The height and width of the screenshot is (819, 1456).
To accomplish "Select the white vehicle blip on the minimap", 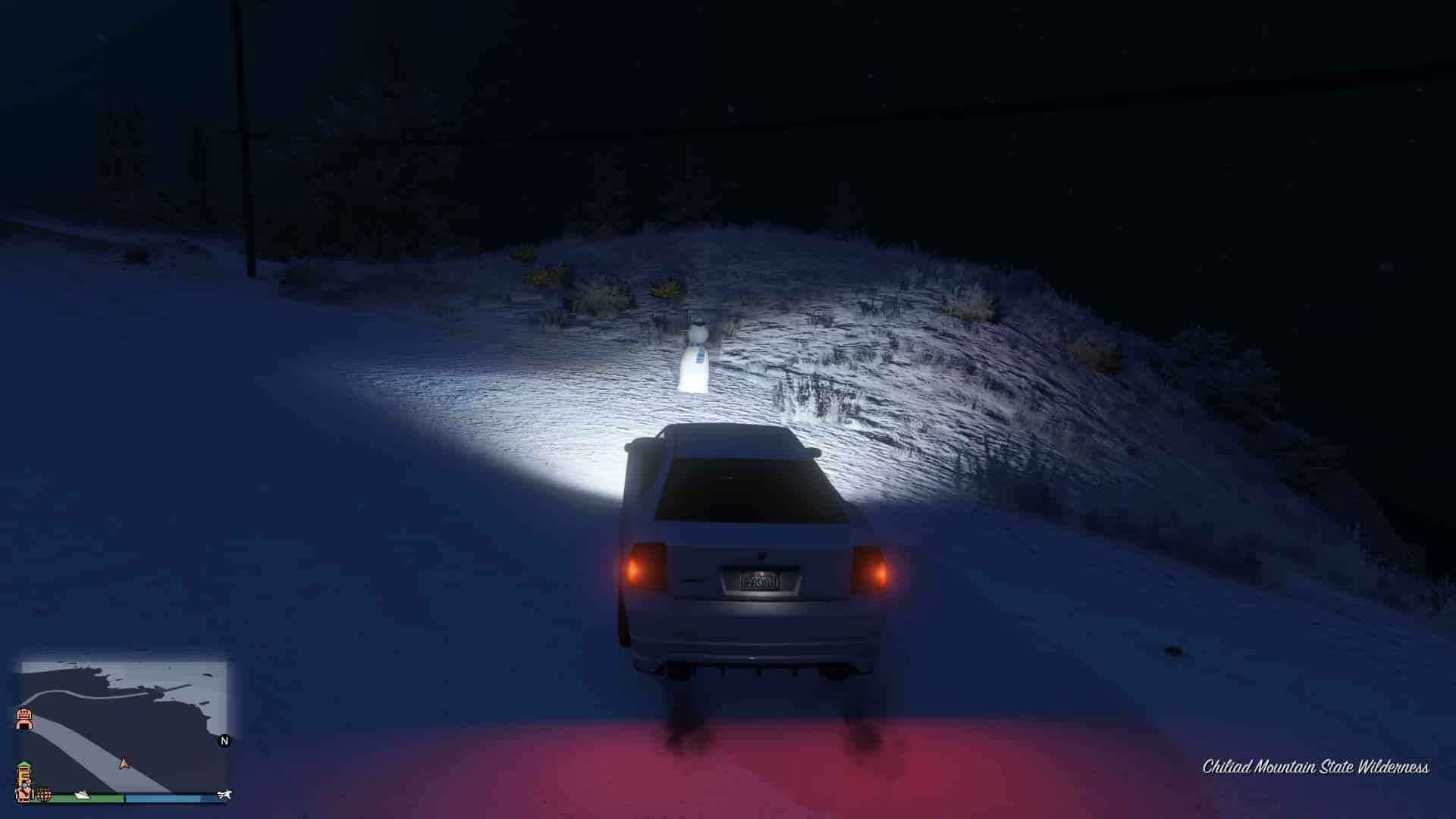I will pyautogui.click(x=25, y=796).
